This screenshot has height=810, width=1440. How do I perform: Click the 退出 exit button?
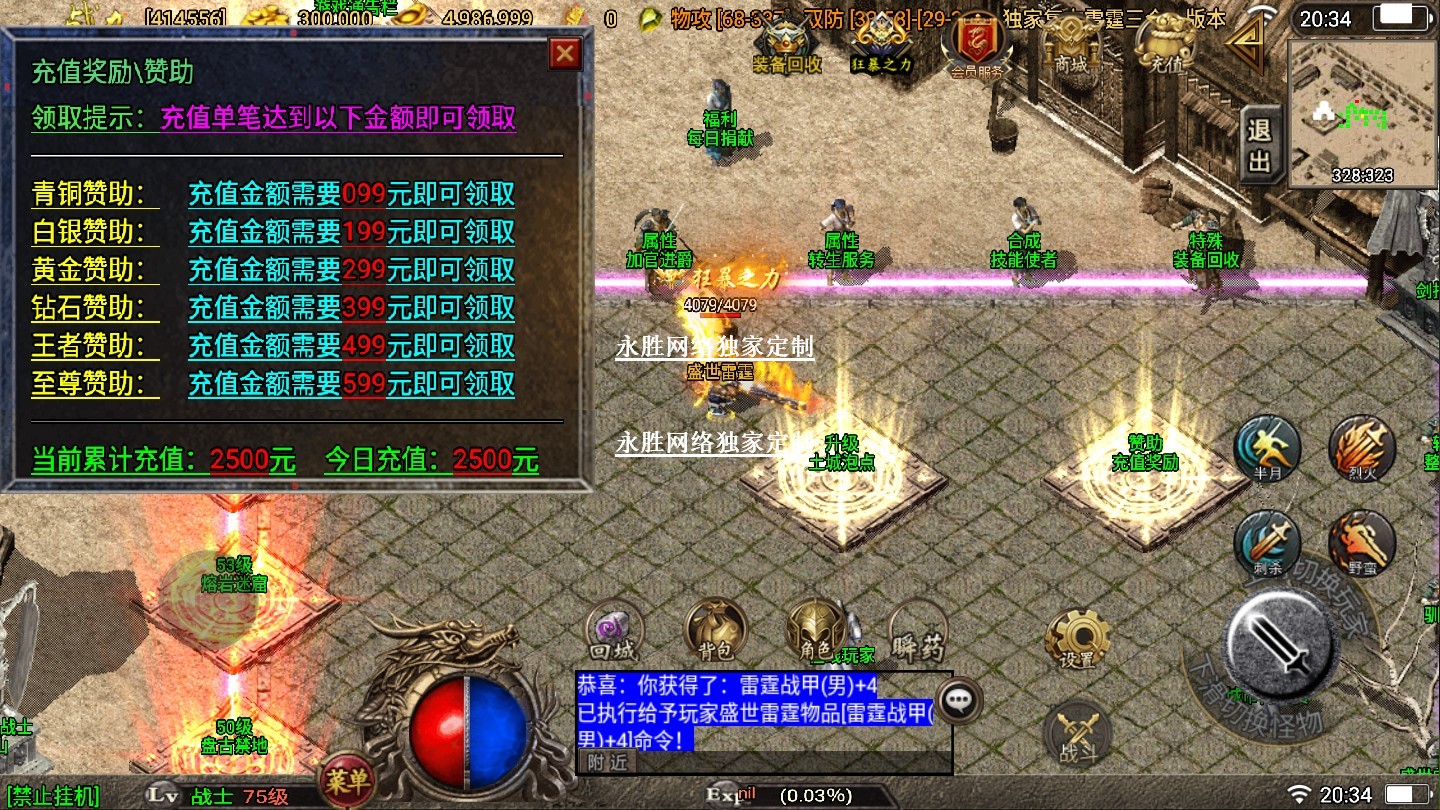[x=1260, y=145]
